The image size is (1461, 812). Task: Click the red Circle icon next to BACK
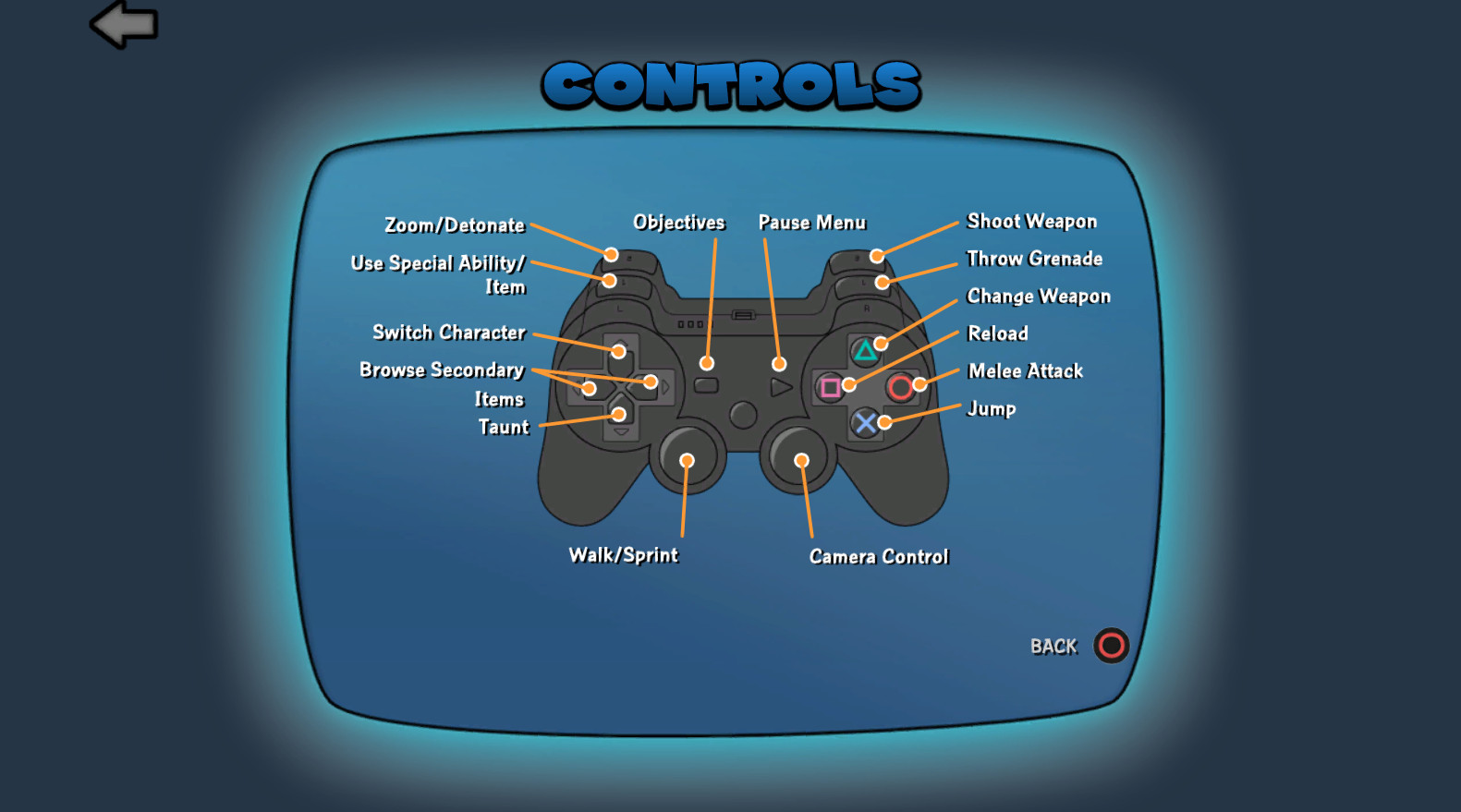click(1110, 647)
